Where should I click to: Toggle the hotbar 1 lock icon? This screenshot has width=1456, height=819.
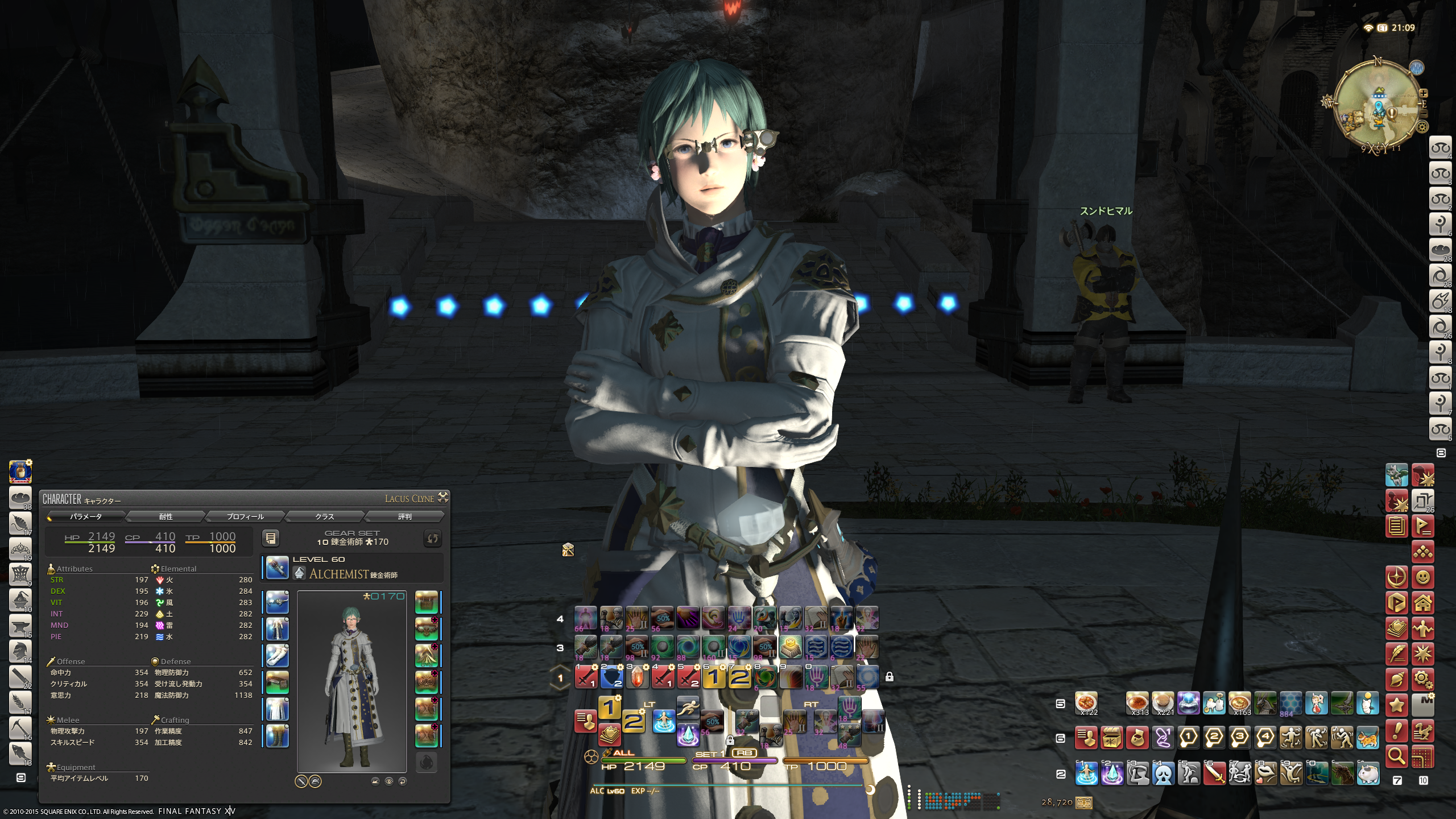pyautogui.click(x=889, y=677)
